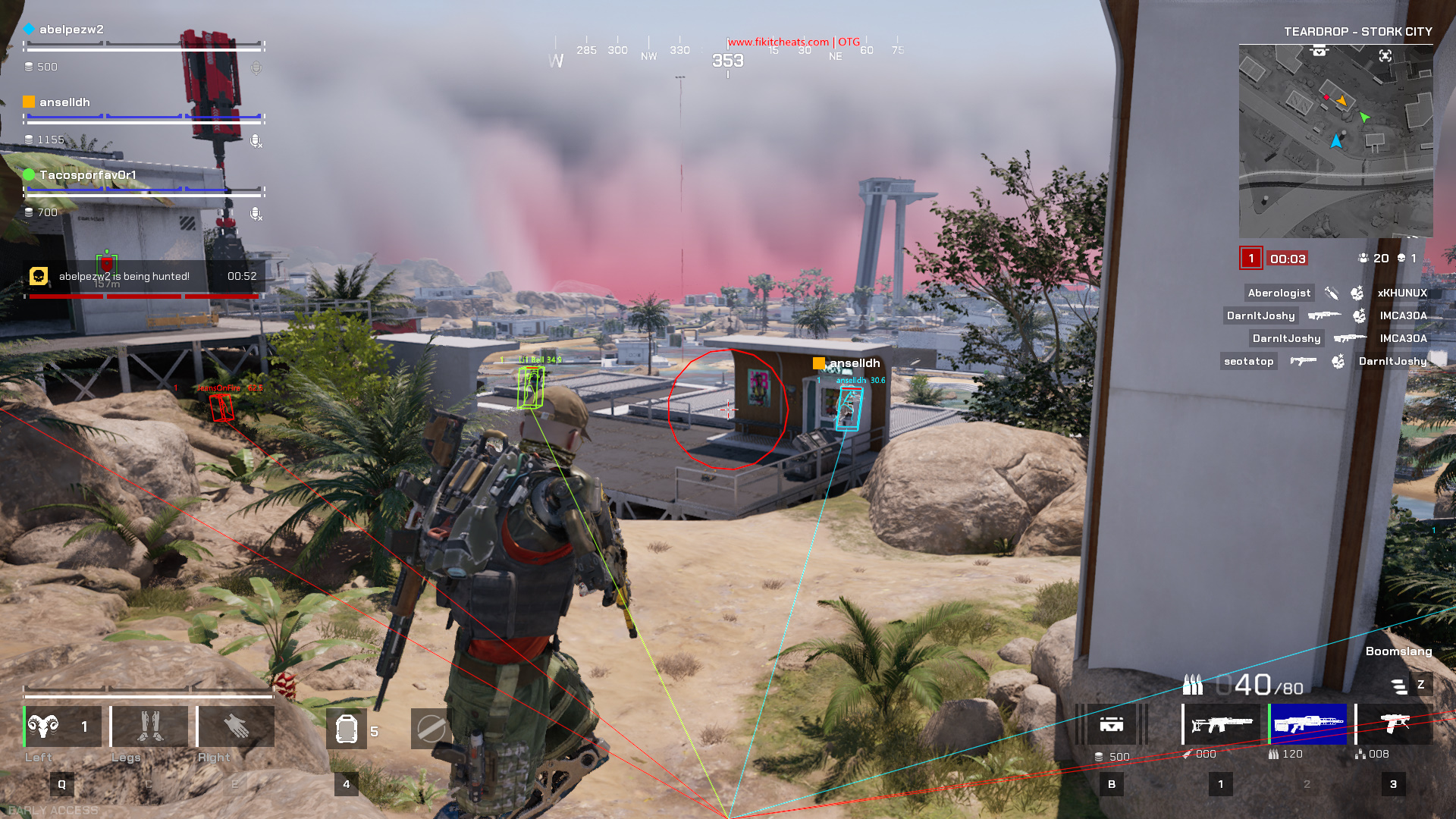
Task: Open the backpack slot showing 500
Action: (1112, 725)
